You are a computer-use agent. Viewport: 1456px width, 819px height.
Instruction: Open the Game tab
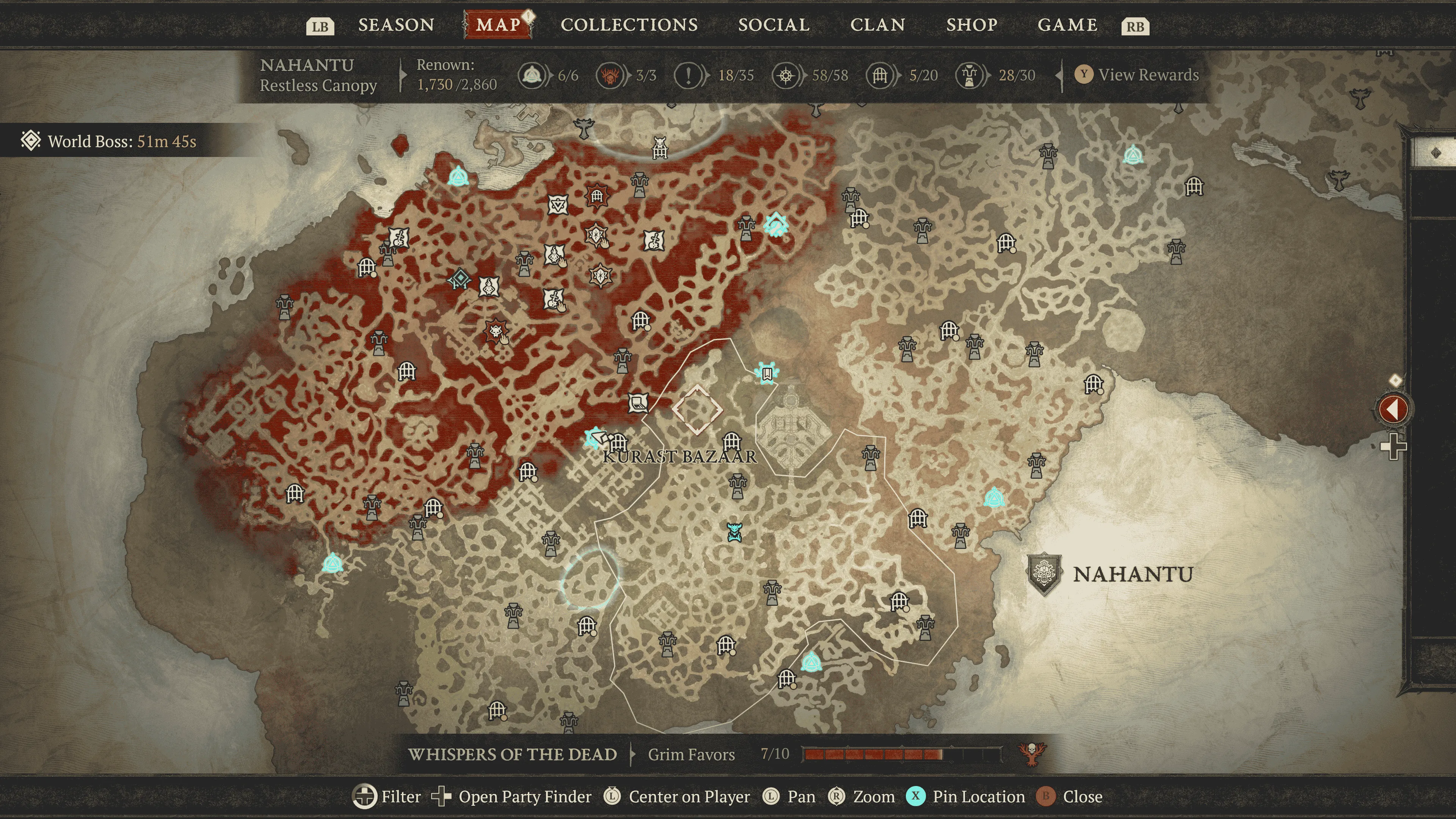click(1067, 25)
